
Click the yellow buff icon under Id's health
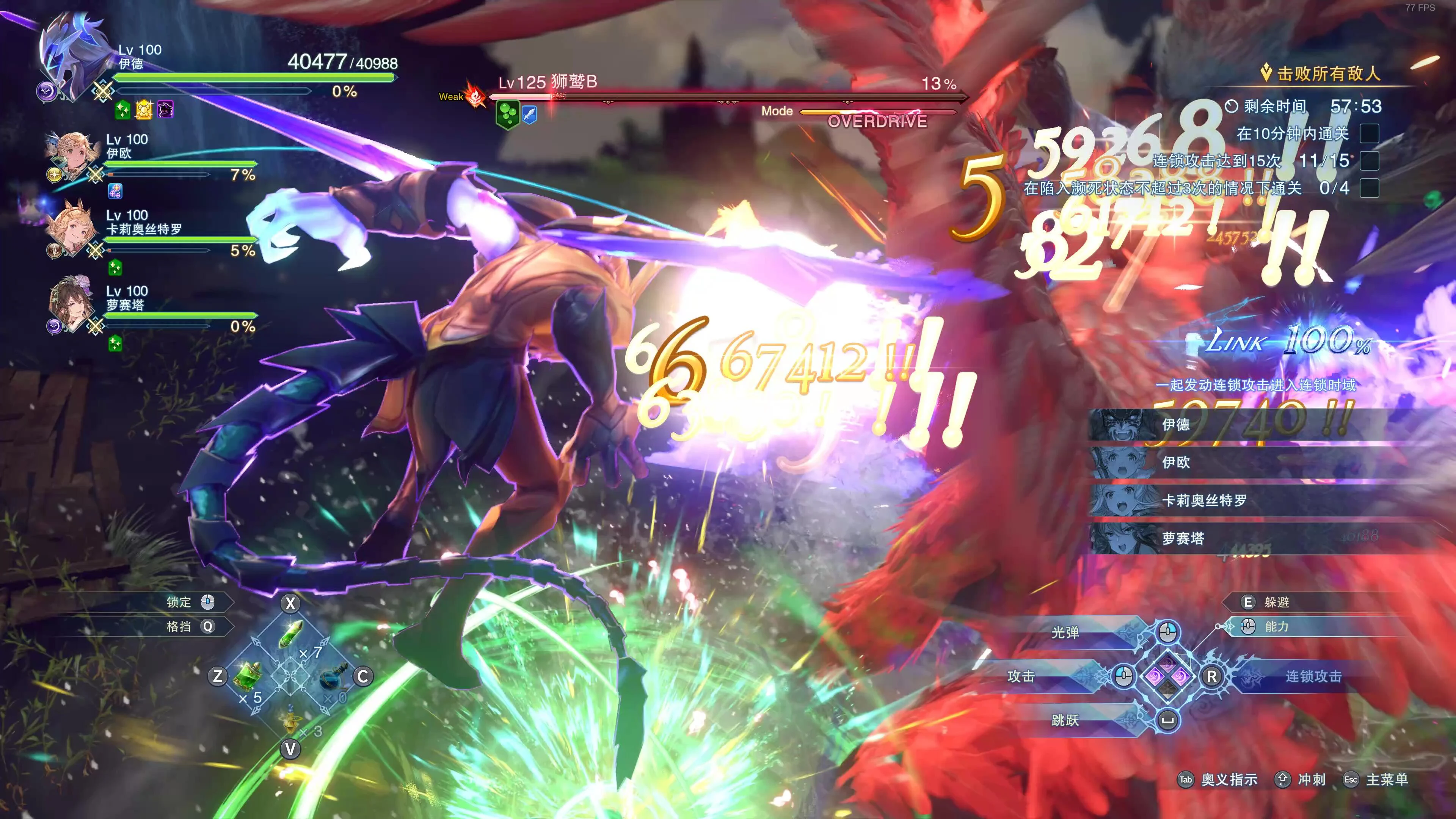pyautogui.click(x=144, y=110)
